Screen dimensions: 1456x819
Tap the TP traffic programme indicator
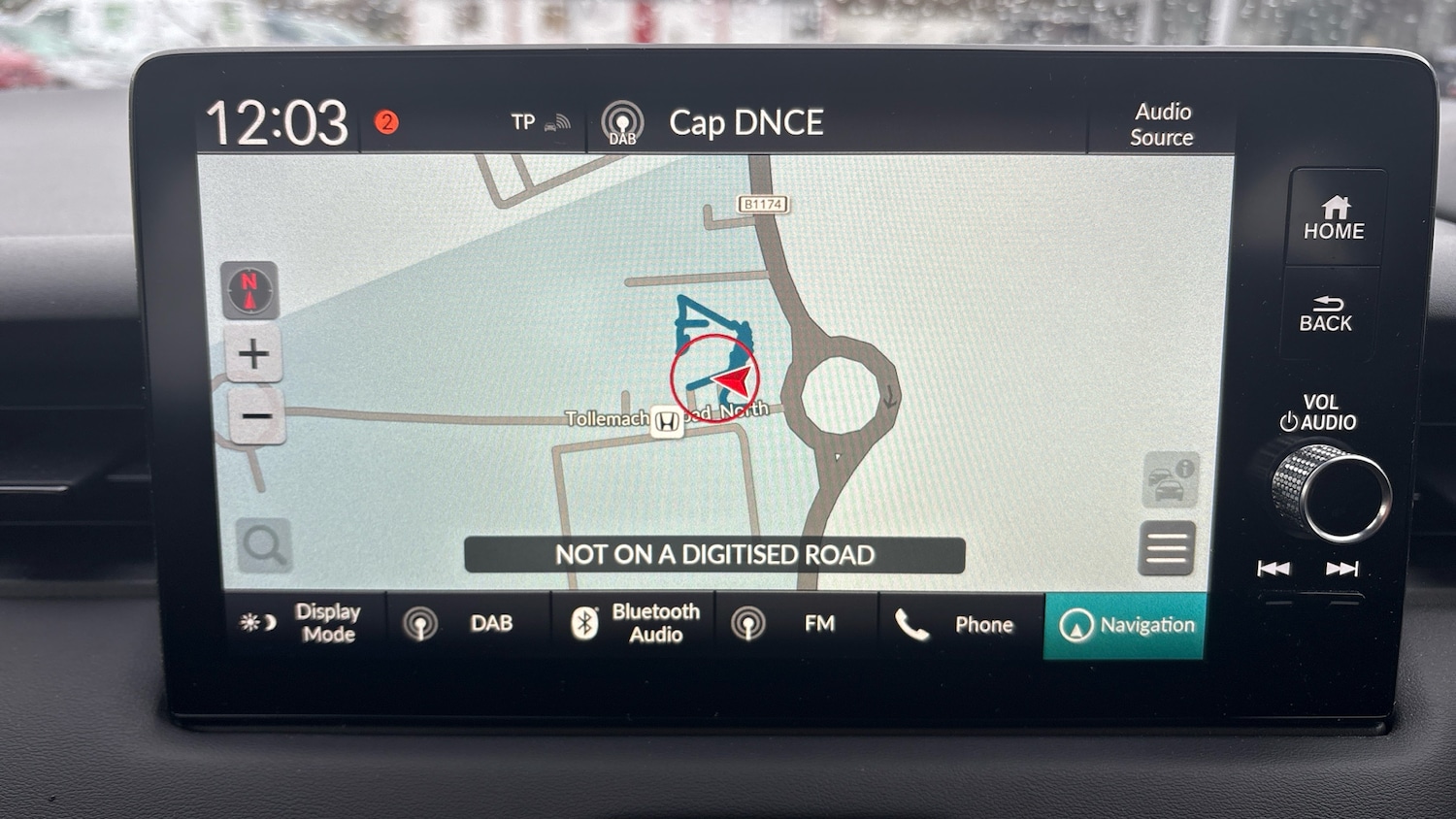(527, 120)
